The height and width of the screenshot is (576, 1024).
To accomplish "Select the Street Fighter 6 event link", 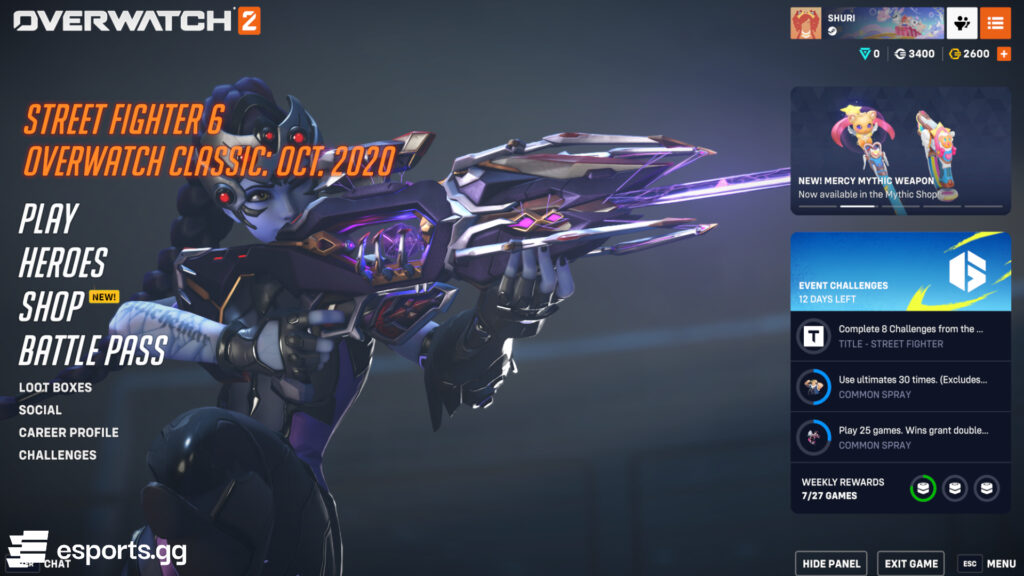I will [x=123, y=120].
